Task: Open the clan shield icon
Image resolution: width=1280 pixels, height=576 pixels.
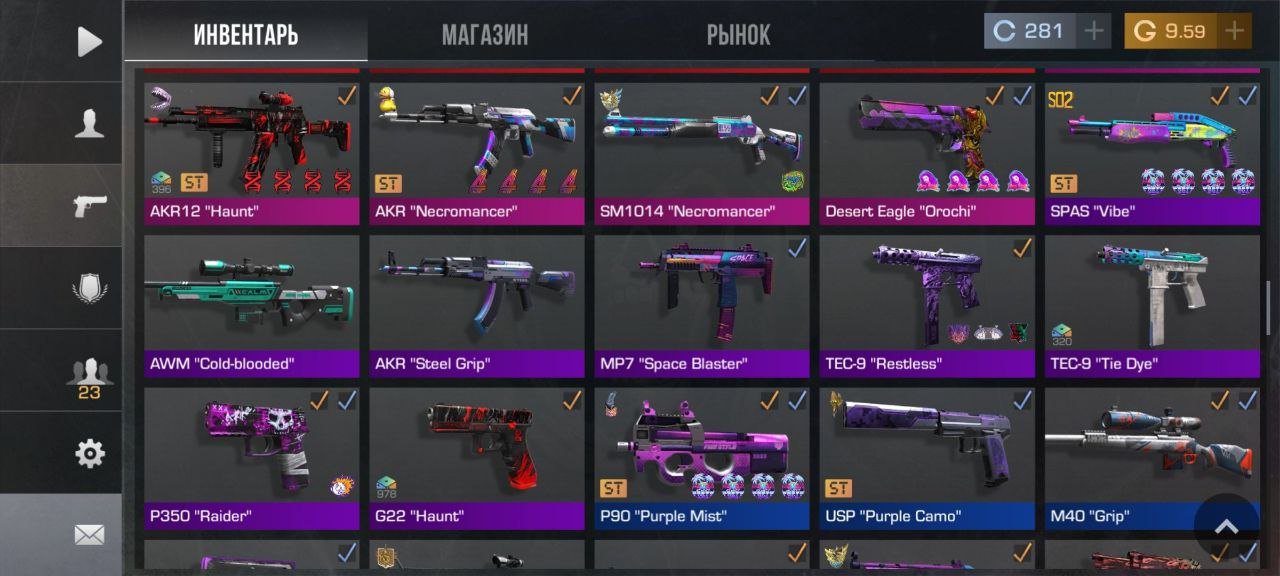Action: [89, 289]
